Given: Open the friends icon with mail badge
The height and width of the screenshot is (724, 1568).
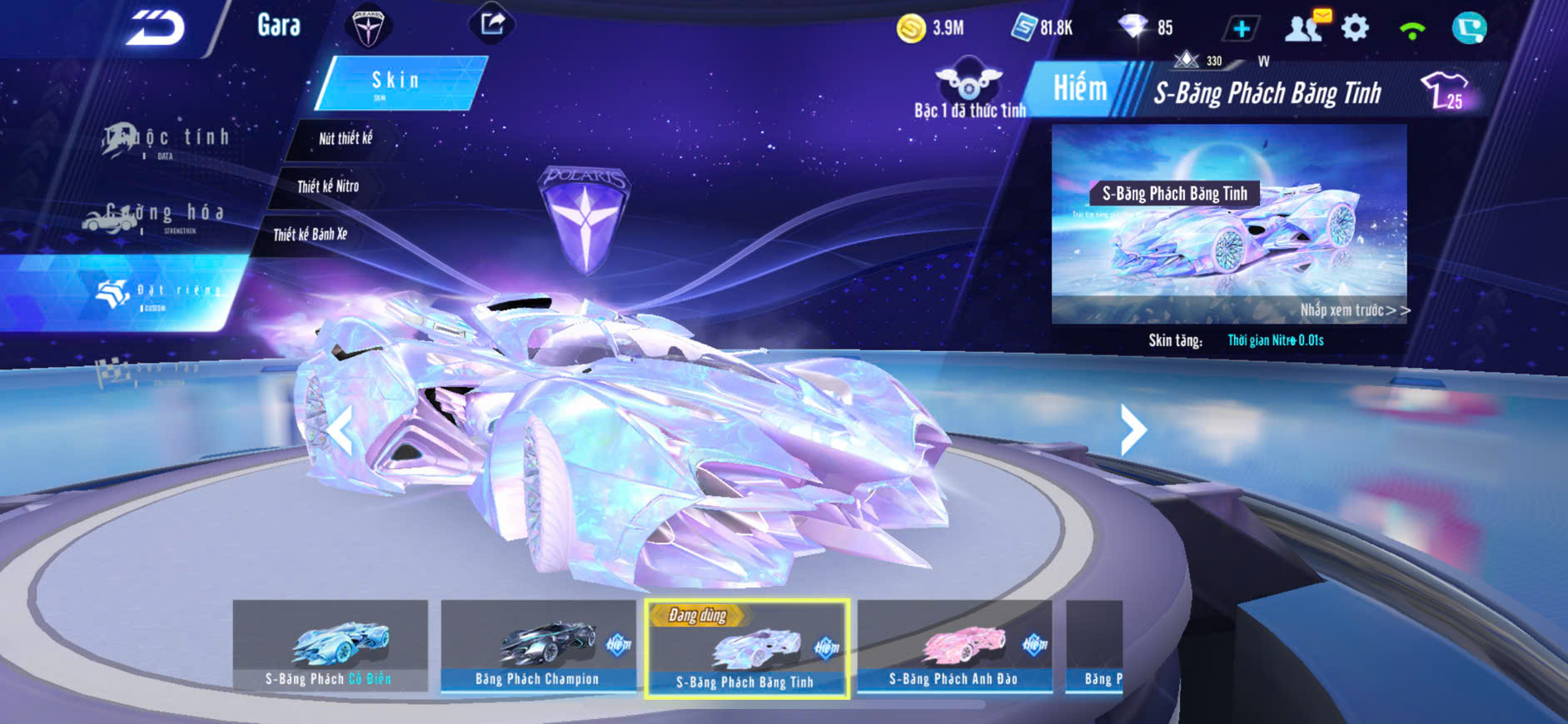Looking at the screenshot, I should (1305, 27).
